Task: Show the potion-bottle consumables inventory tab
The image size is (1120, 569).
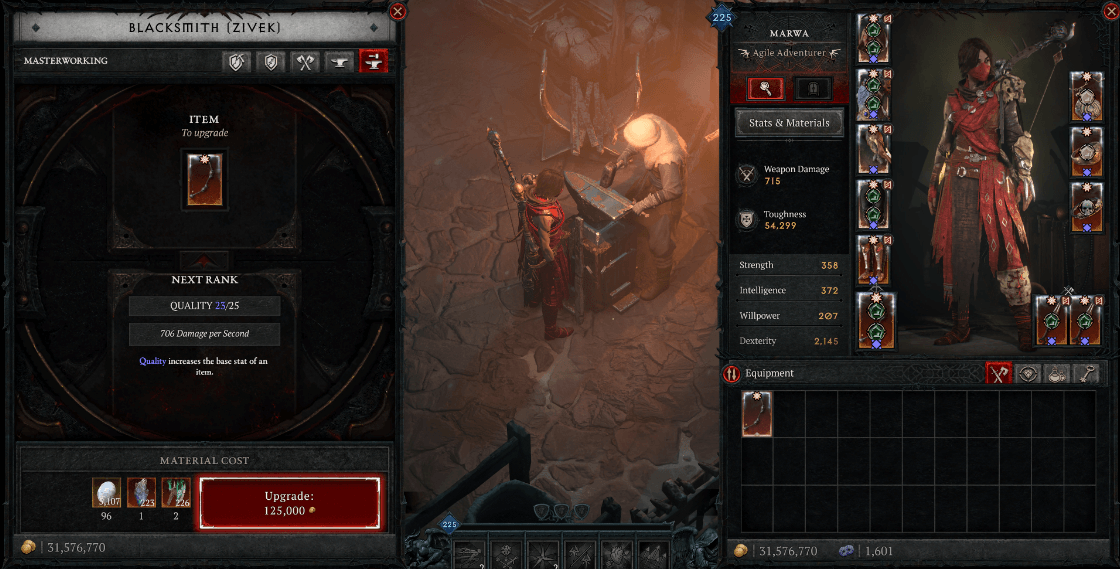Action: point(1058,373)
